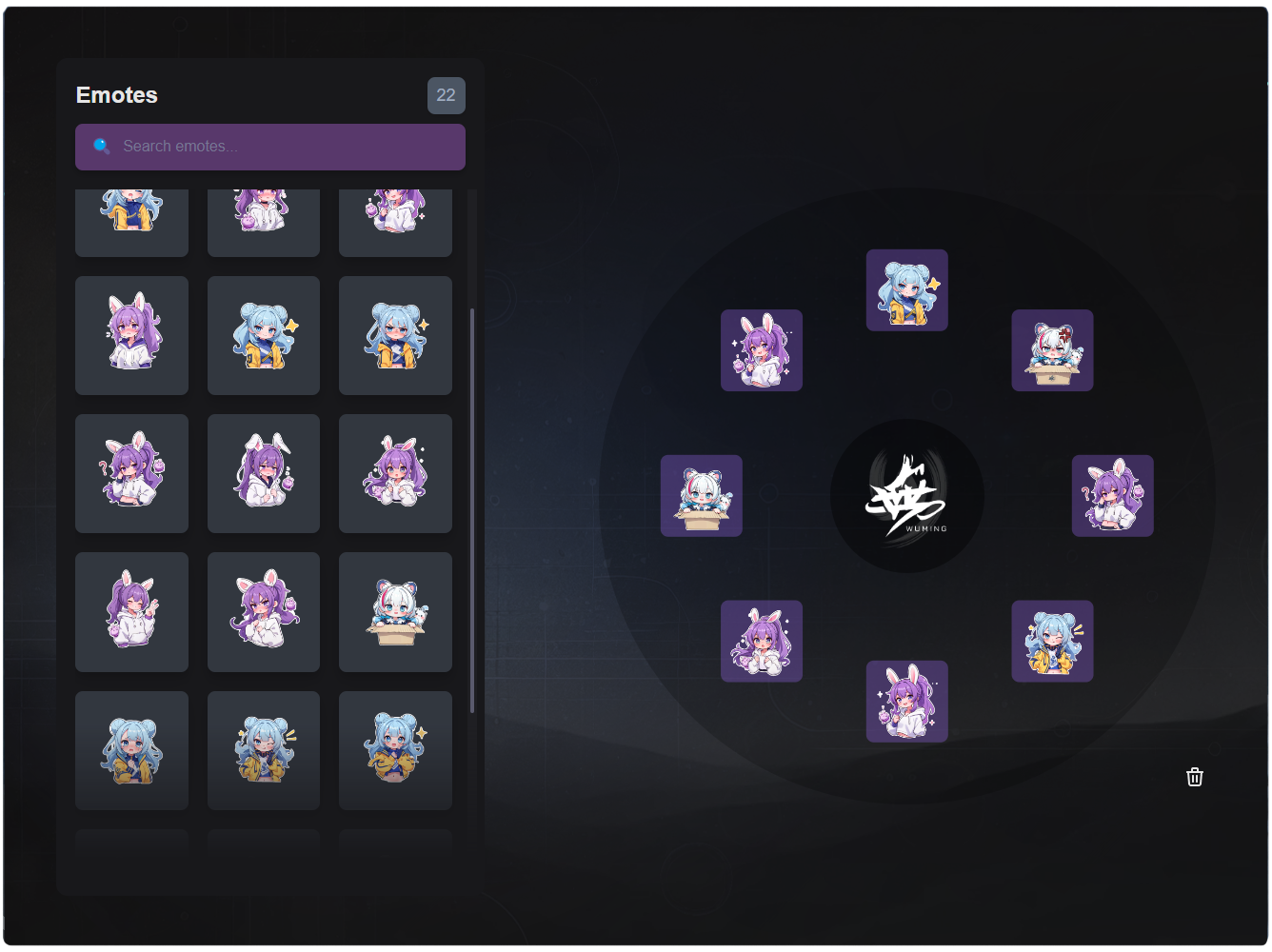This screenshot has width=1272, height=952.
Task: Choose the sparkling blue twin-bun emote in the grid
Action: tap(264, 334)
